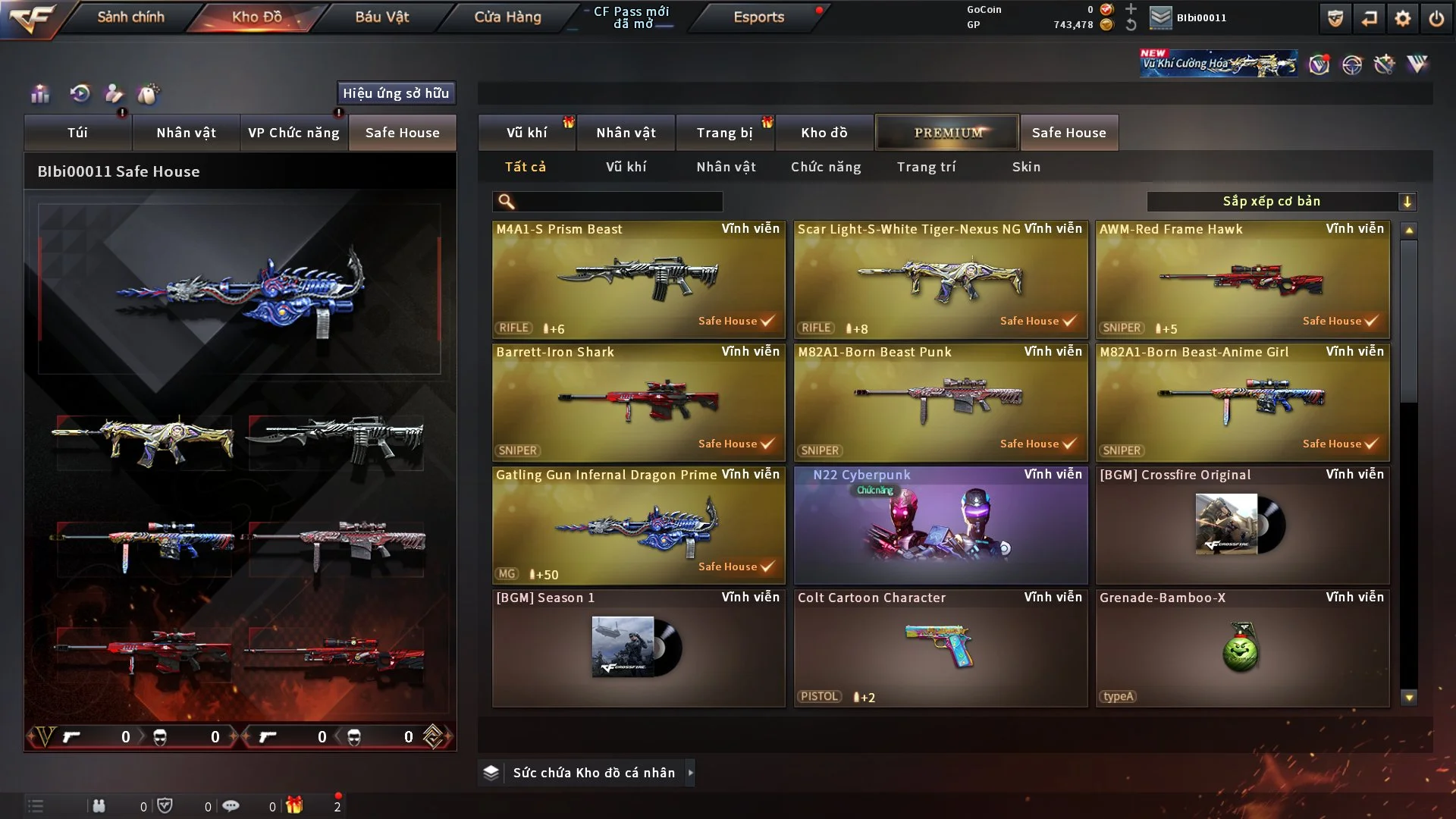This screenshot has width=1456, height=819.
Task: Choose the AWM-Red Frame Hawk sniper
Action: pos(1242,279)
